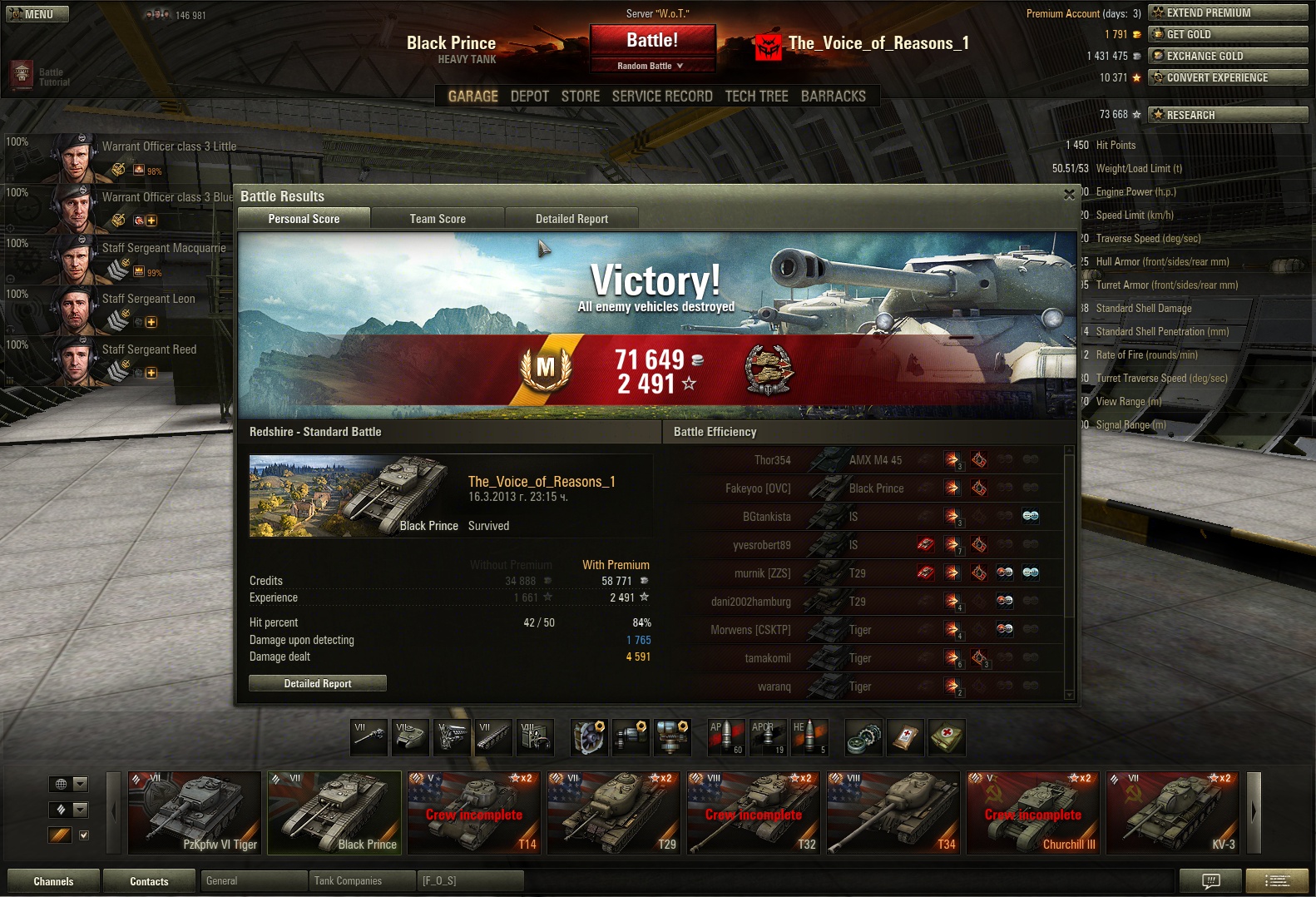1316x897 pixels.
Task: Open the BARRACKS section
Action: 833,97
